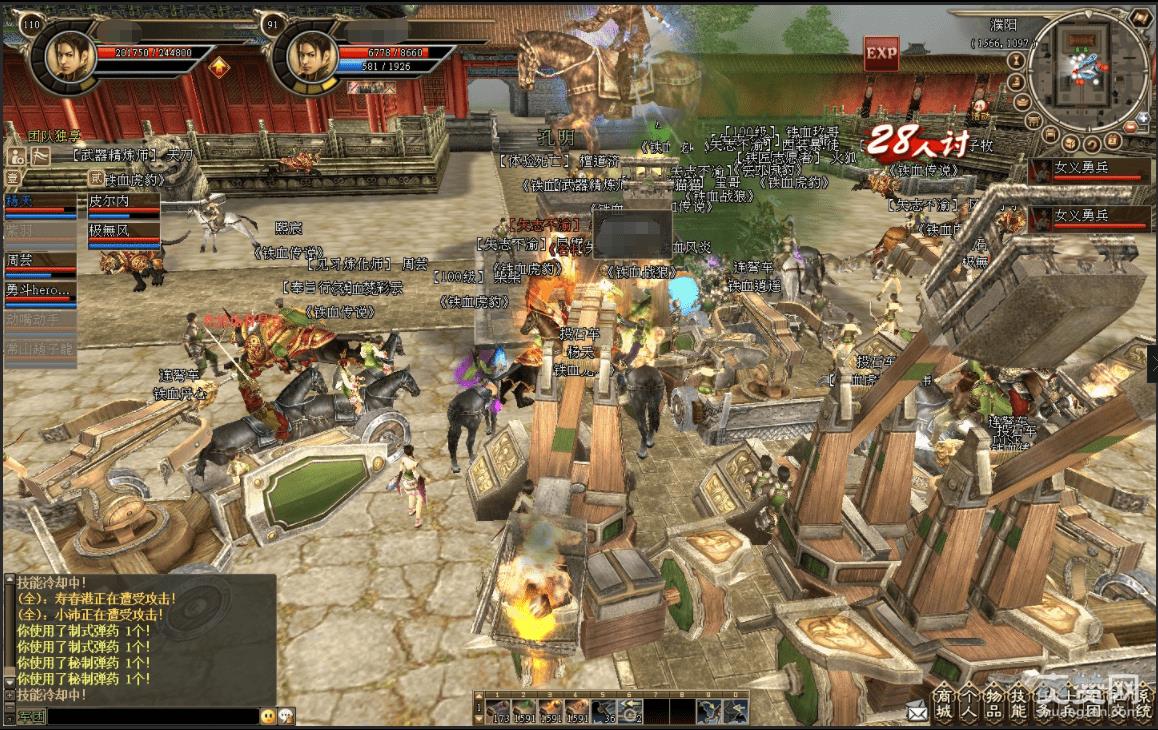Image resolution: width=1158 pixels, height=730 pixels.
Task: Select the first 女义勇兵 target frame
Action: point(1090,171)
